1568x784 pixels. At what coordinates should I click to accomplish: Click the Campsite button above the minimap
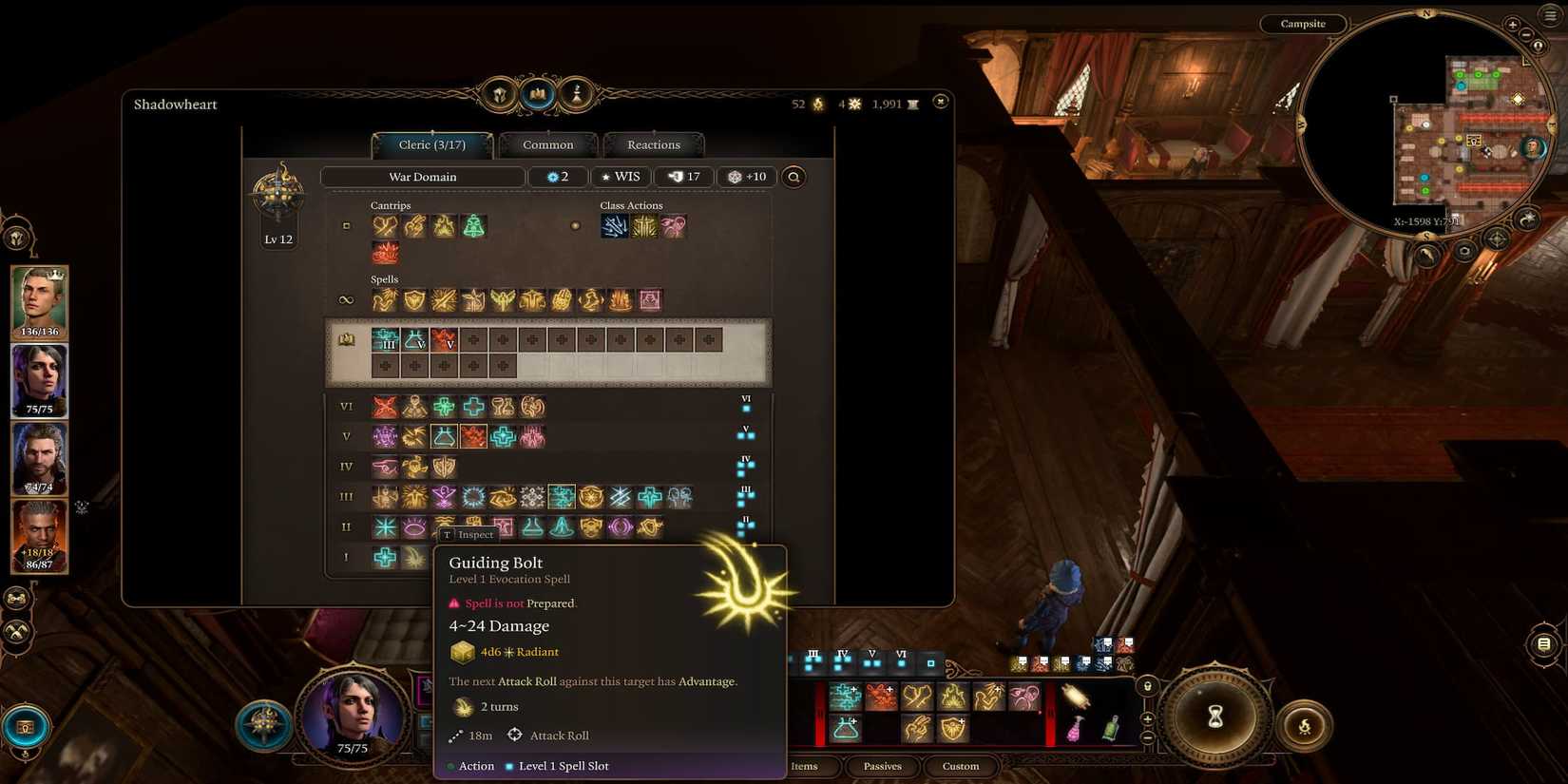click(1303, 24)
